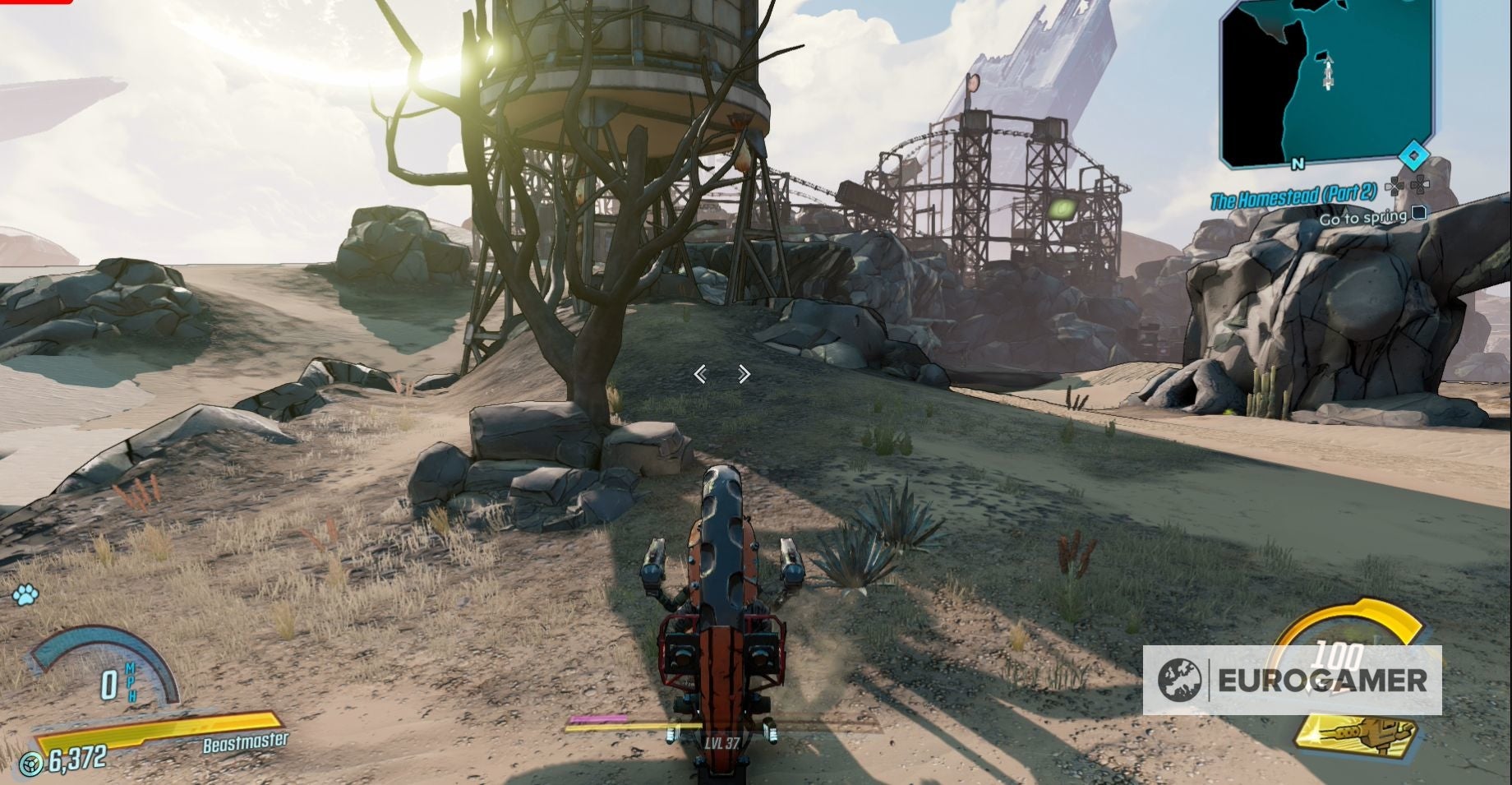
Task: Expand the right chevron at screen center
Action: tap(744, 374)
